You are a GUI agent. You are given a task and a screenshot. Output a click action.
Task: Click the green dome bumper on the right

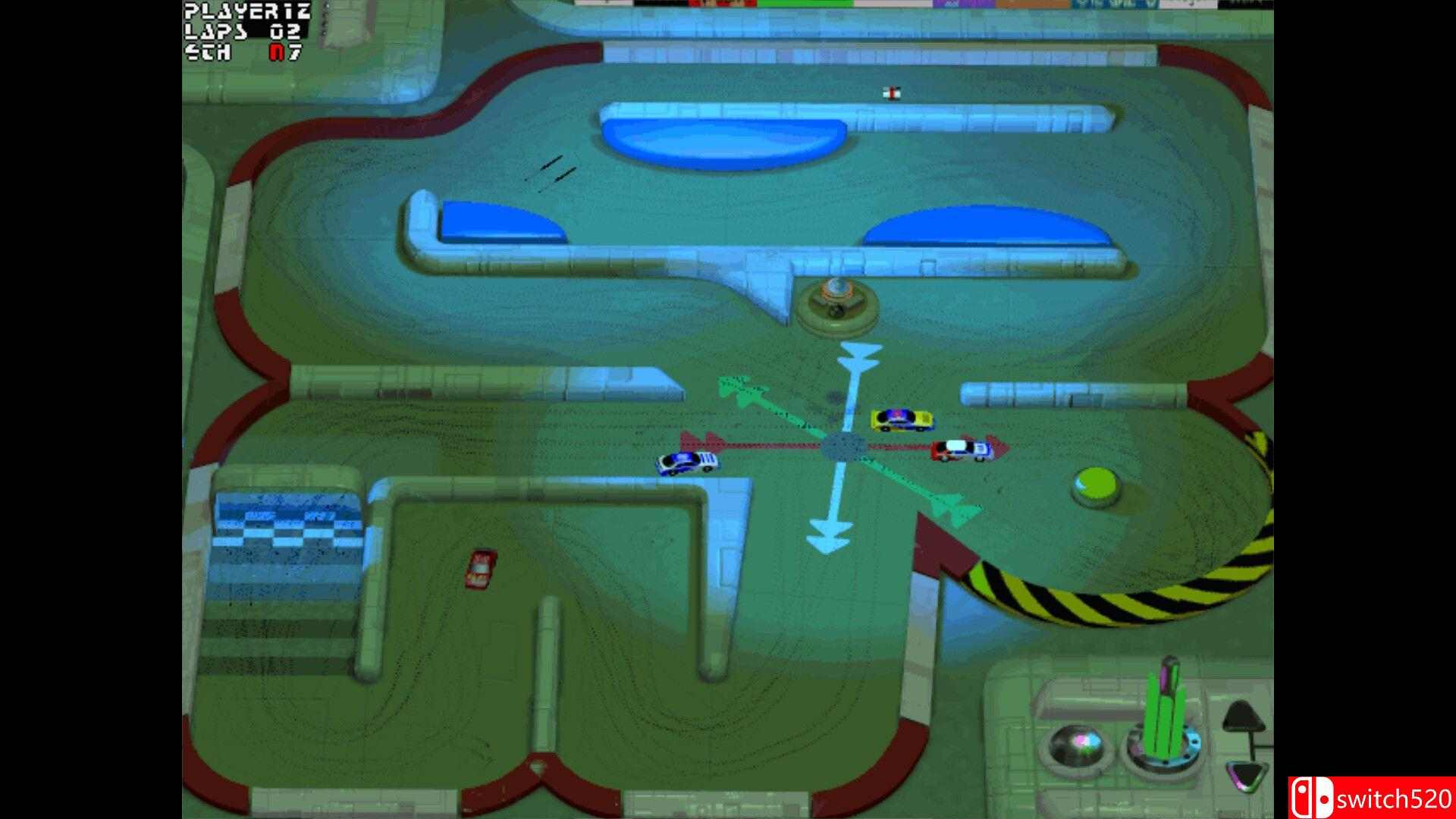tap(1095, 482)
